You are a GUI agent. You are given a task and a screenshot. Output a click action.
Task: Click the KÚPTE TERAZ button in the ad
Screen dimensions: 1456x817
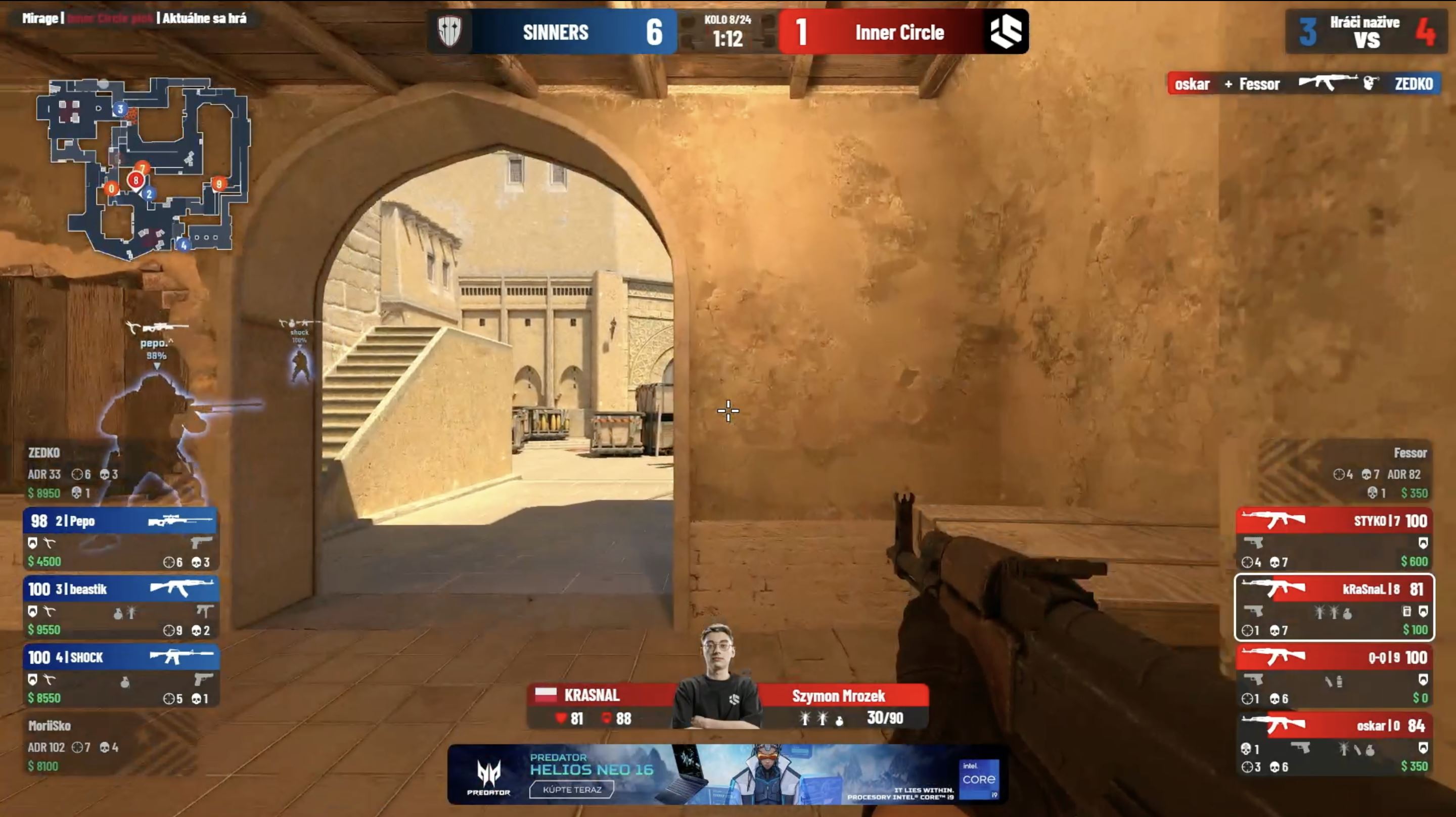click(571, 789)
